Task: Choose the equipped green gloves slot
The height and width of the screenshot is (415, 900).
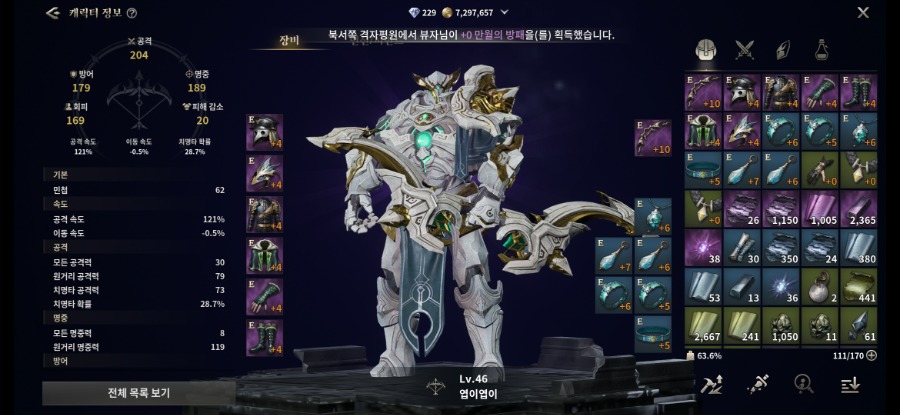Action: point(264,296)
